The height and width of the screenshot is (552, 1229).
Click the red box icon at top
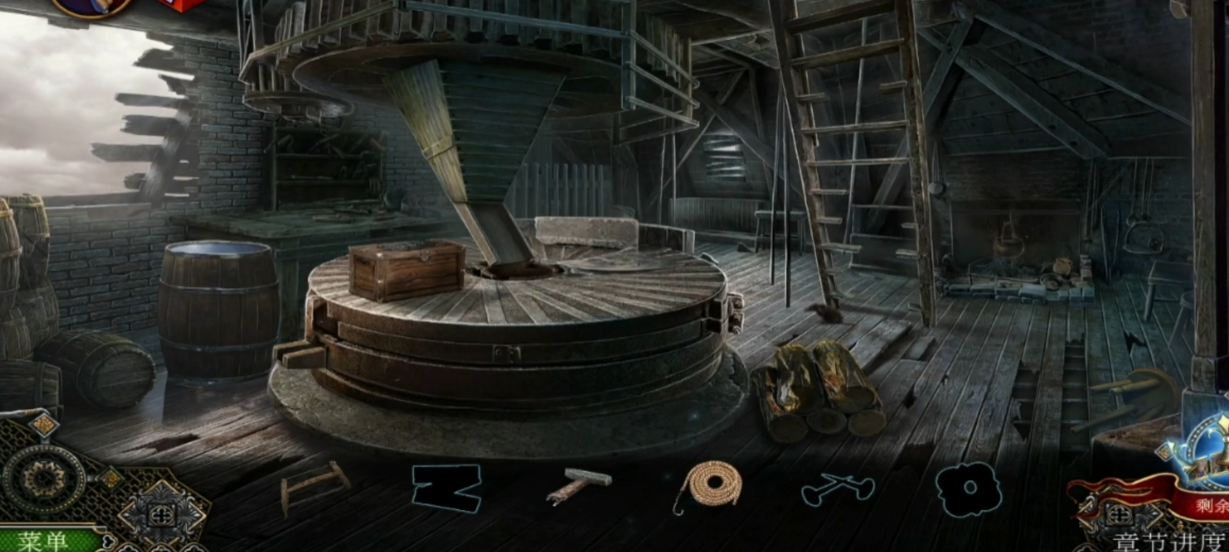click(182, 6)
